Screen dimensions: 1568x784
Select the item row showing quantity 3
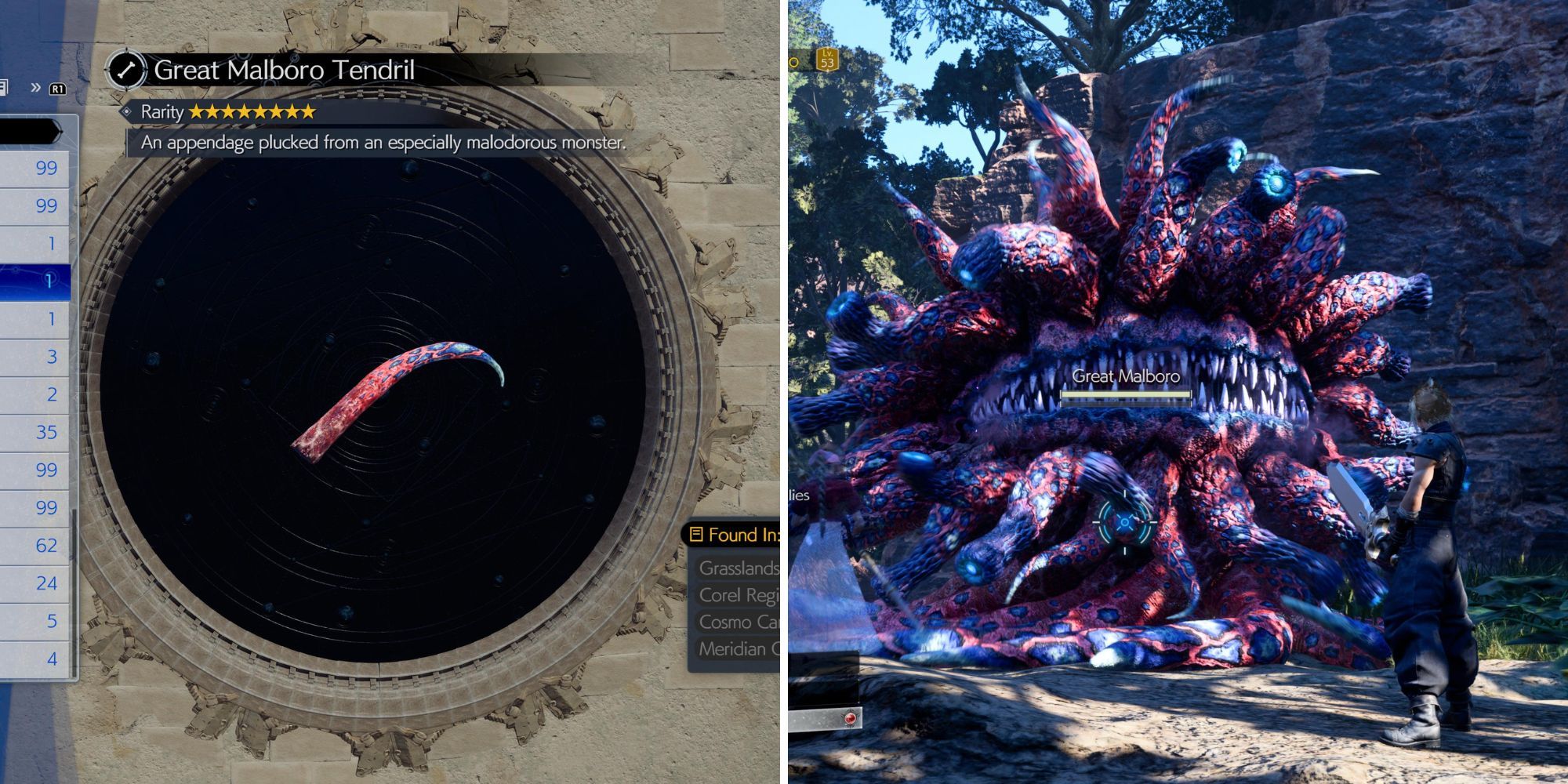point(35,357)
